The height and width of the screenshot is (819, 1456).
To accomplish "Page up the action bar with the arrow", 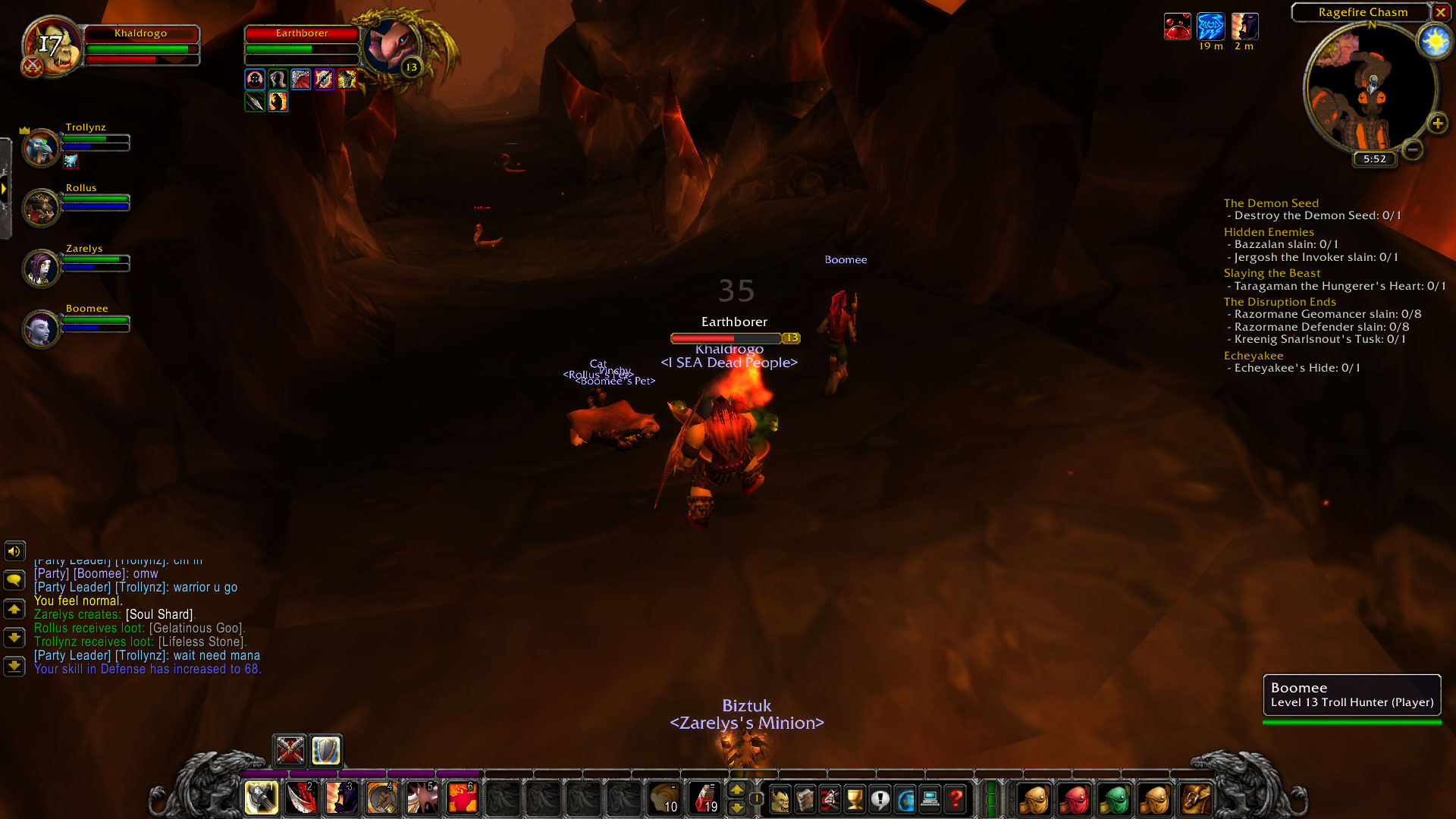I will pyautogui.click(x=737, y=790).
